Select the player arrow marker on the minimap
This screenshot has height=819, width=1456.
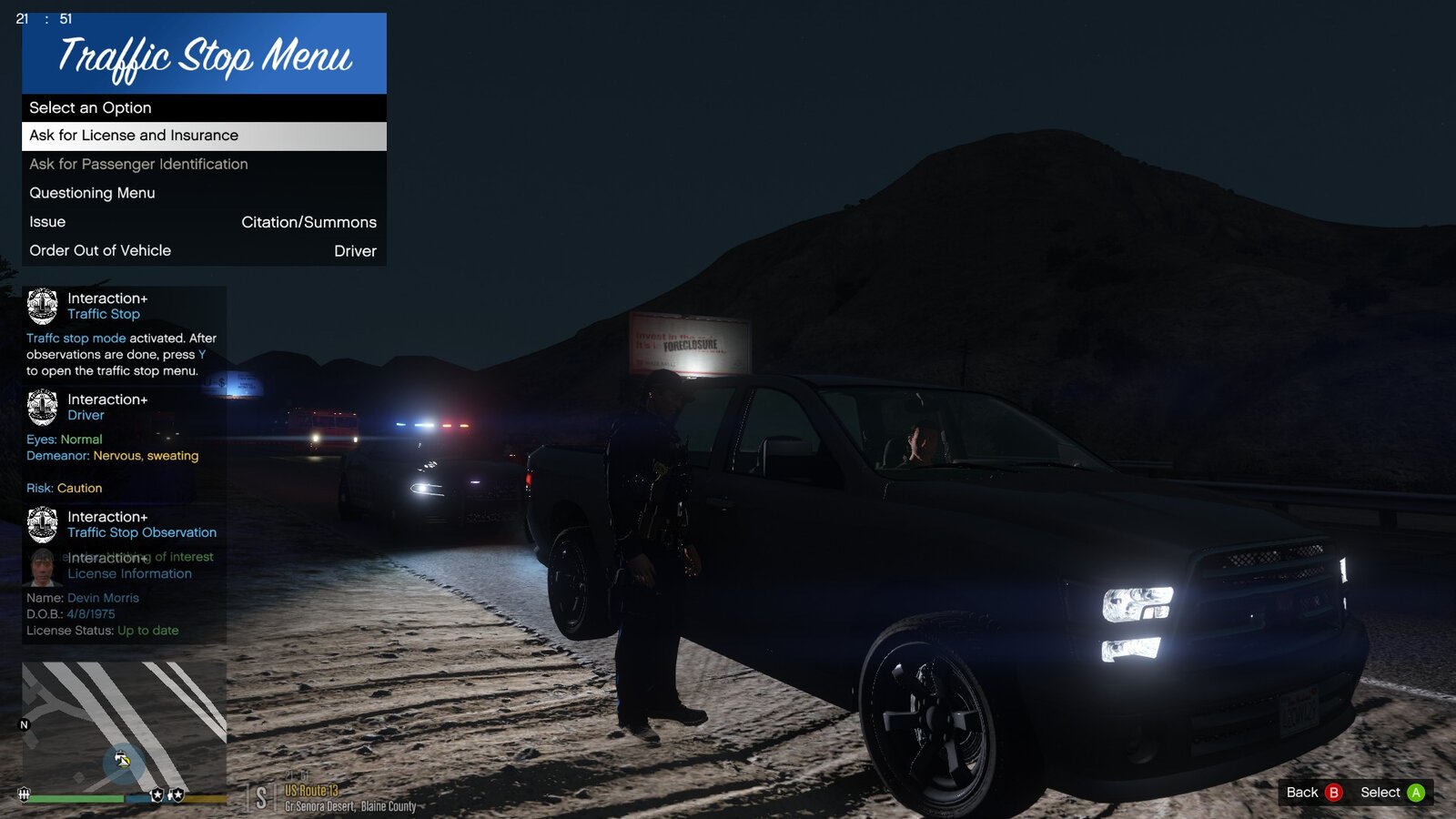click(123, 763)
